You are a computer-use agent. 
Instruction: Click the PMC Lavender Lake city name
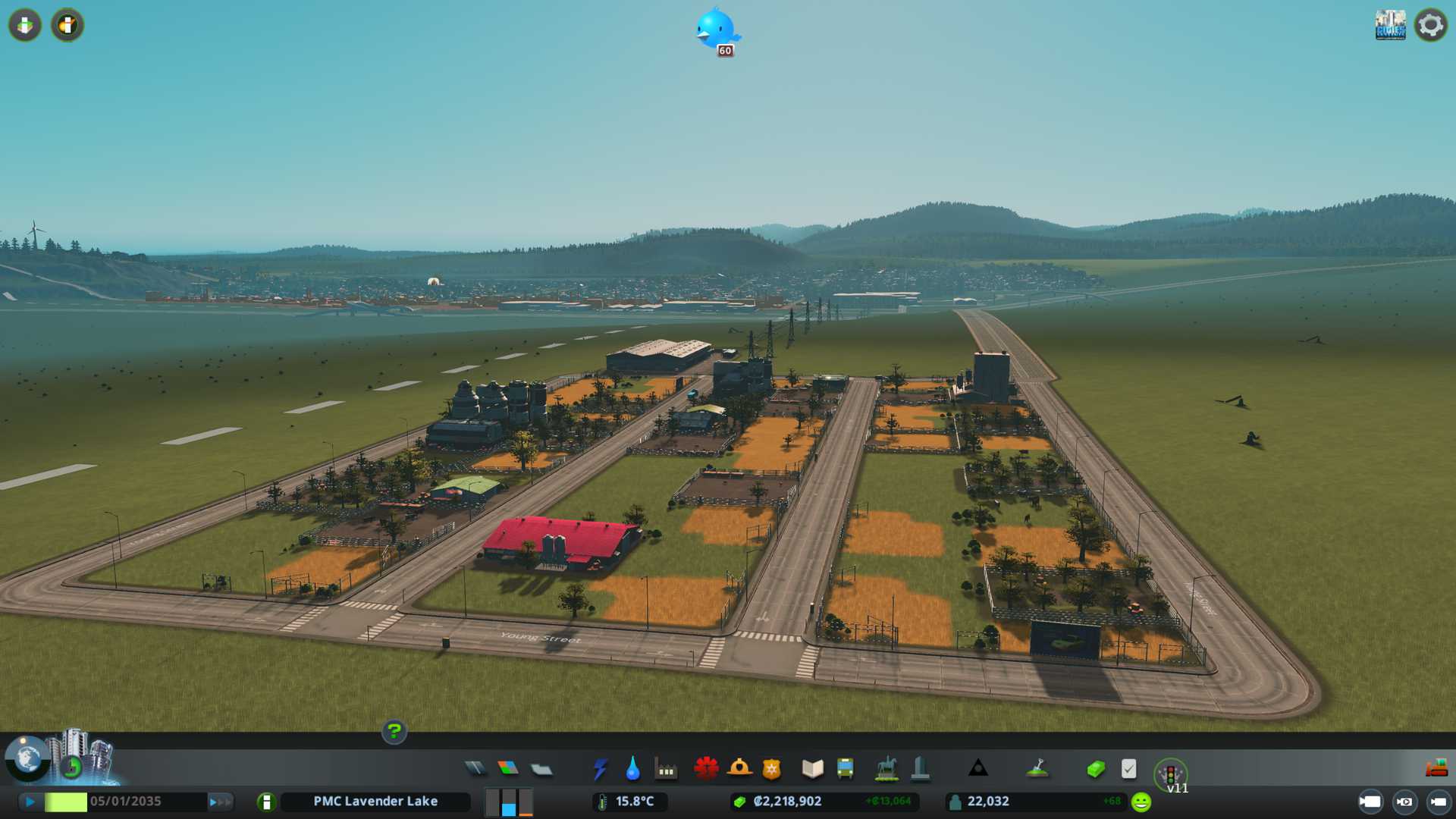coord(375,802)
